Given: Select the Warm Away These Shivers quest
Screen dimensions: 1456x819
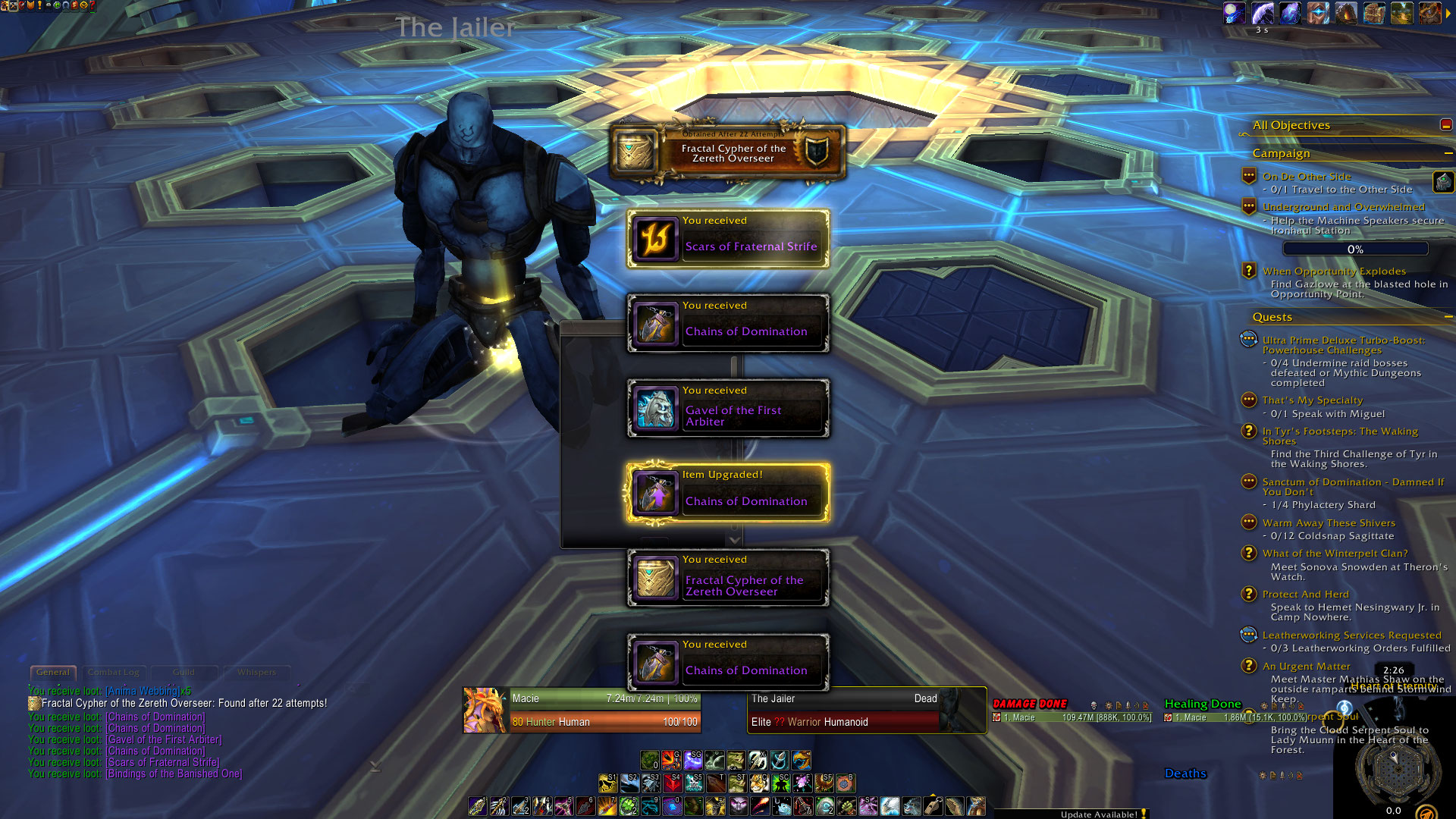Looking at the screenshot, I should click(1329, 523).
